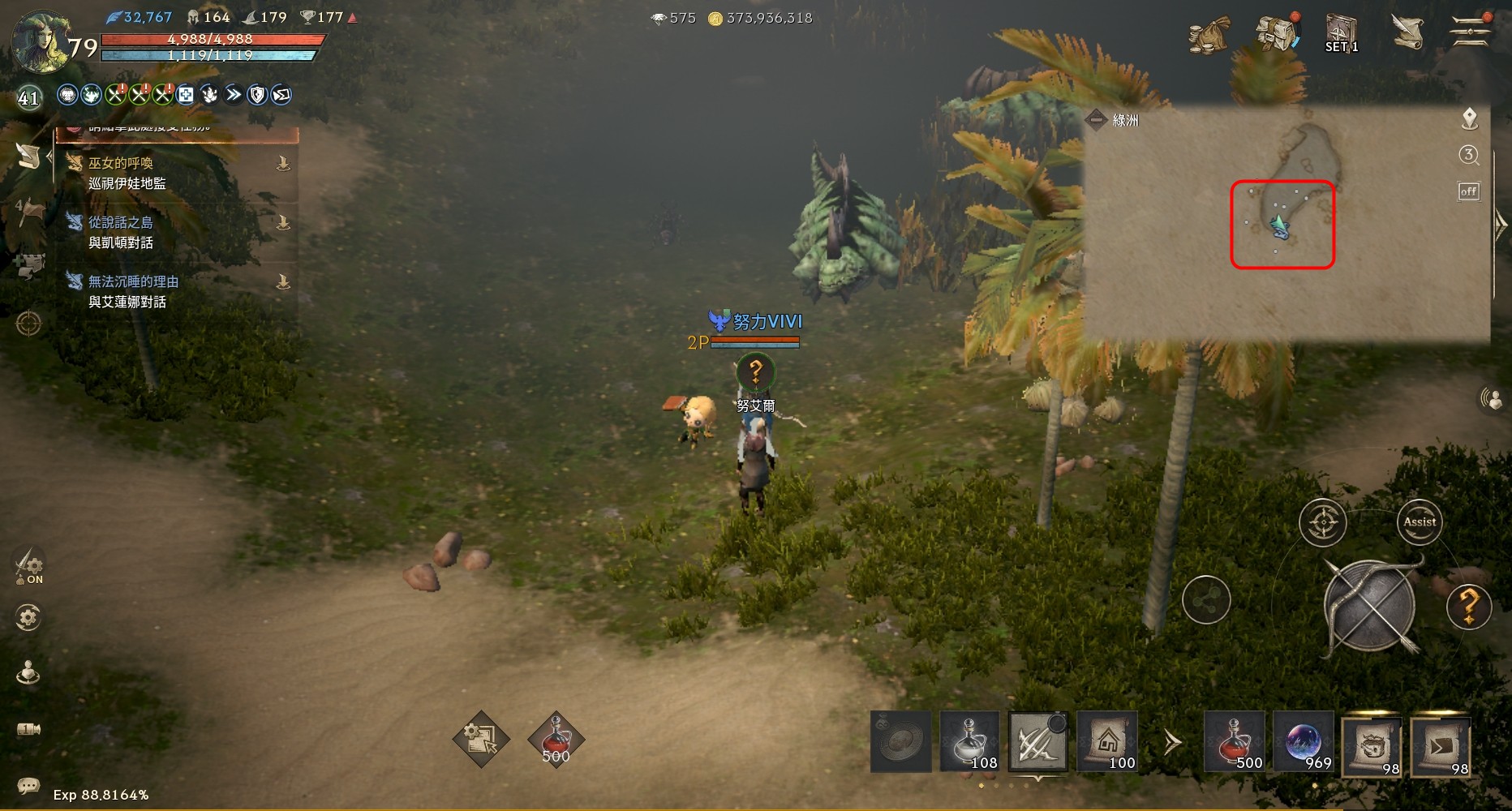Collapse the 綠洲 minimap panel
This screenshot has height=811, width=1512.
(1096, 120)
